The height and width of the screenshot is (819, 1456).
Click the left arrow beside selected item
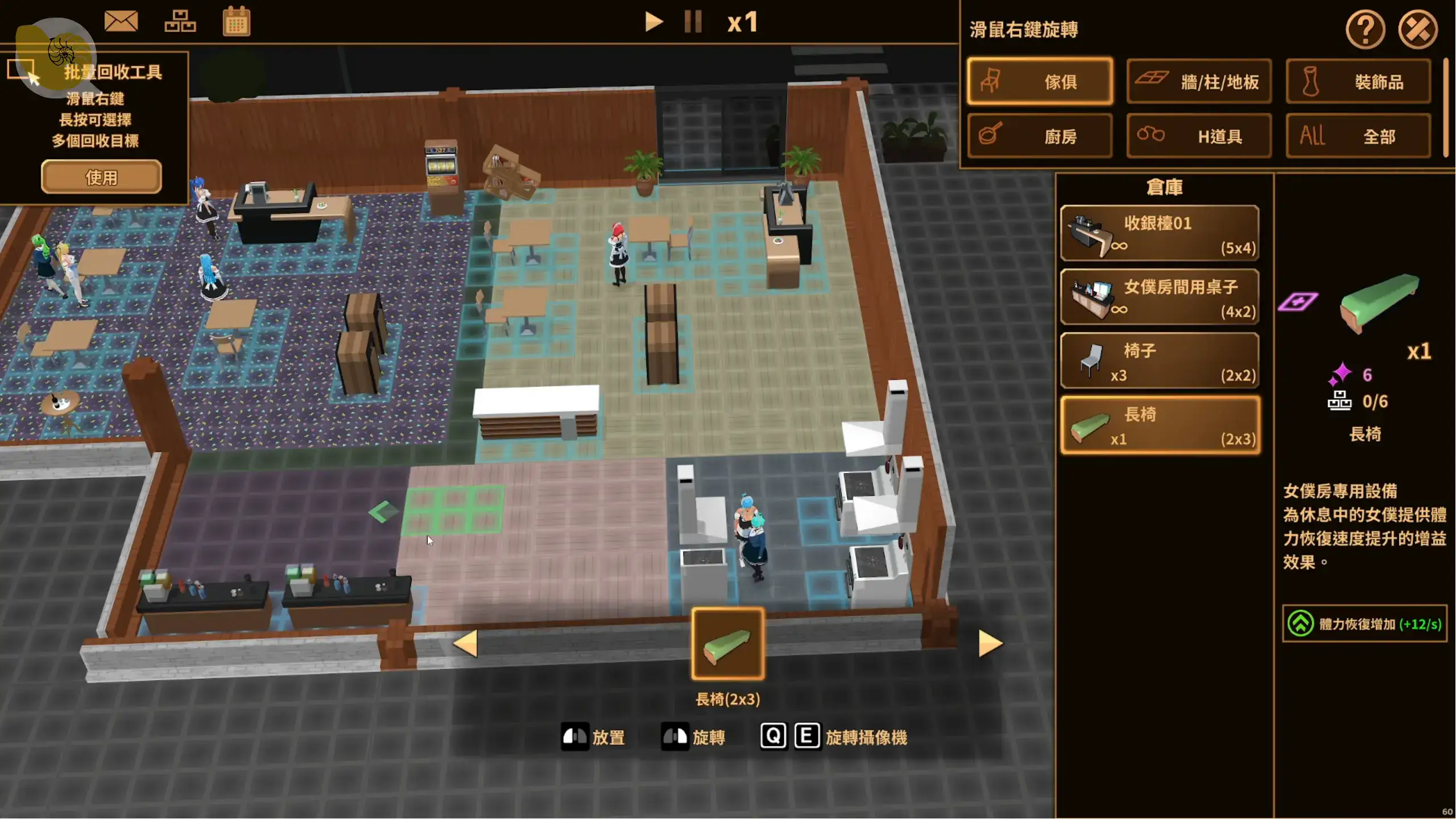click(x=466, y=644)
